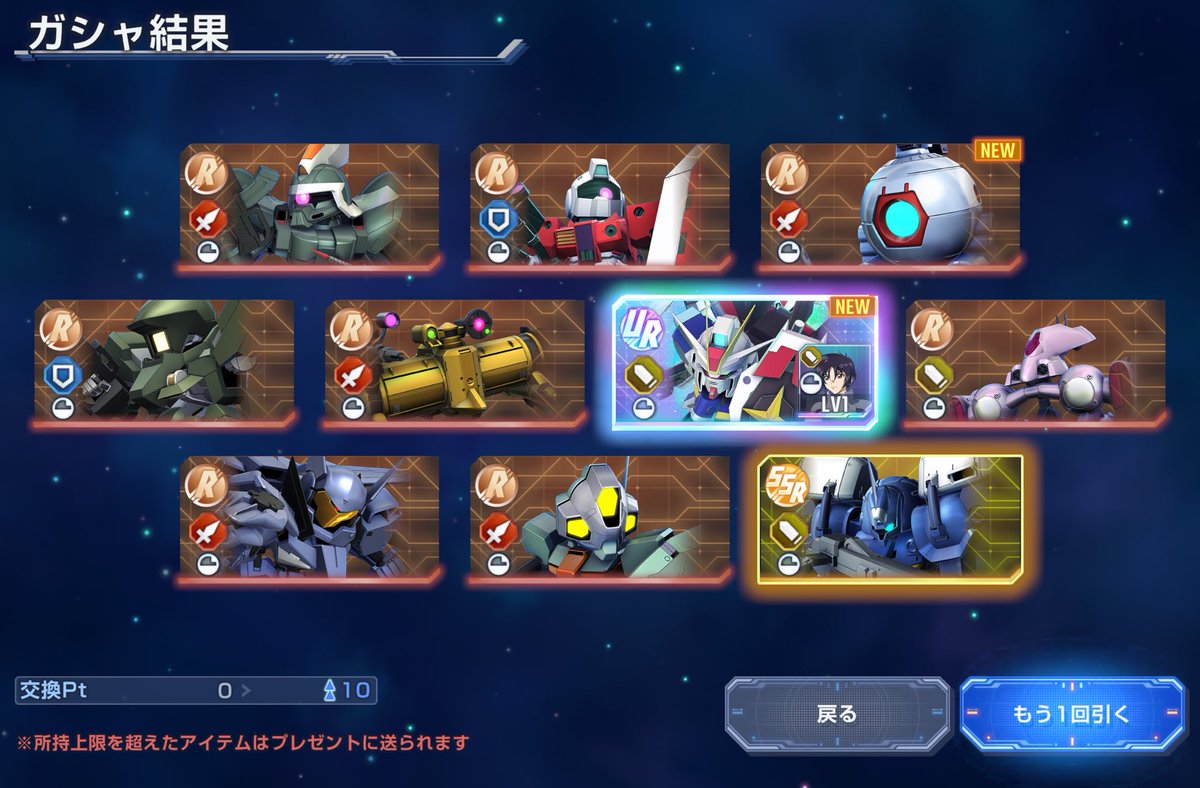
Task: Select the SSR blue mobile suit card
Action: click(x=890, y=519)
